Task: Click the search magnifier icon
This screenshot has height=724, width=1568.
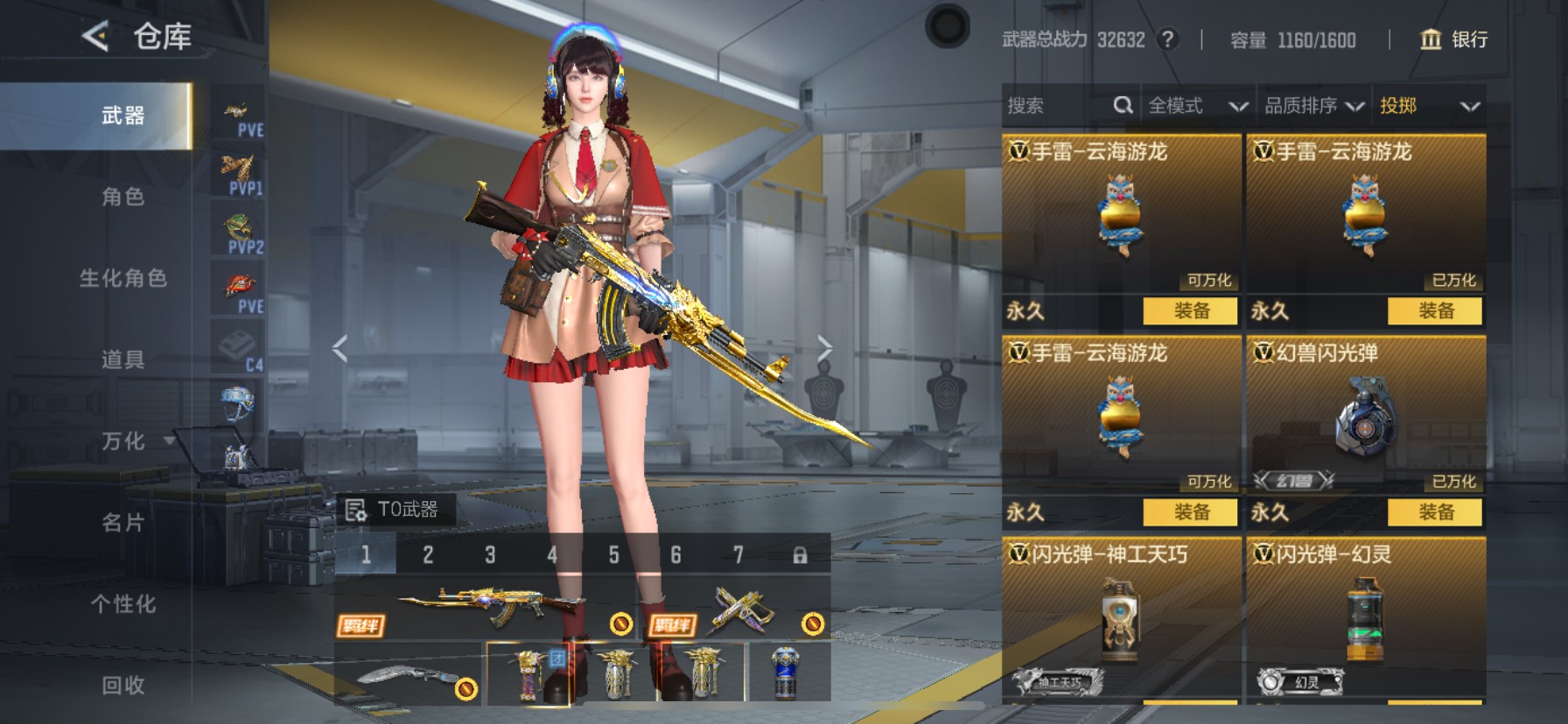Action: pyautogui.click(x=1123, y=105)
